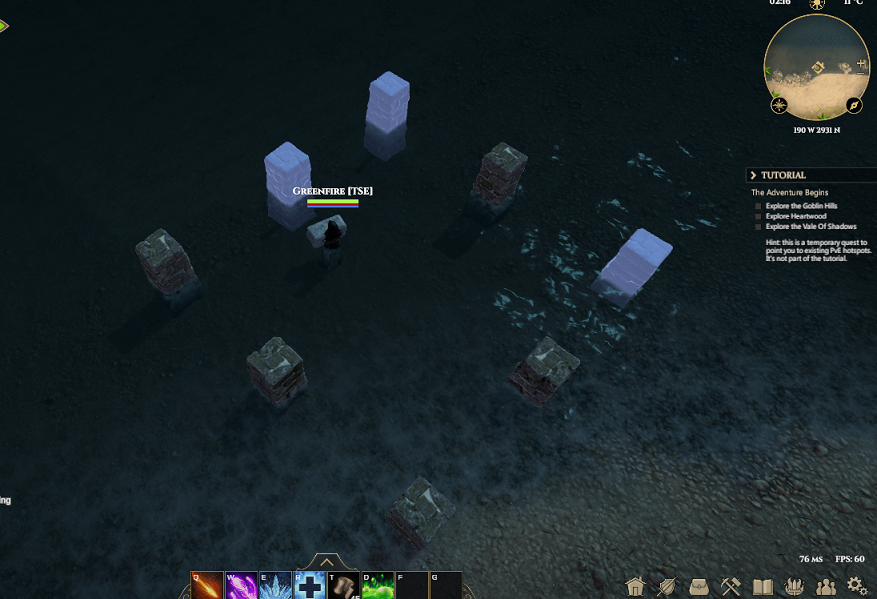Select the bandage item slot on T
This screenshot has height=599, width=877.
pyautogui.click(x=343, y=585)
